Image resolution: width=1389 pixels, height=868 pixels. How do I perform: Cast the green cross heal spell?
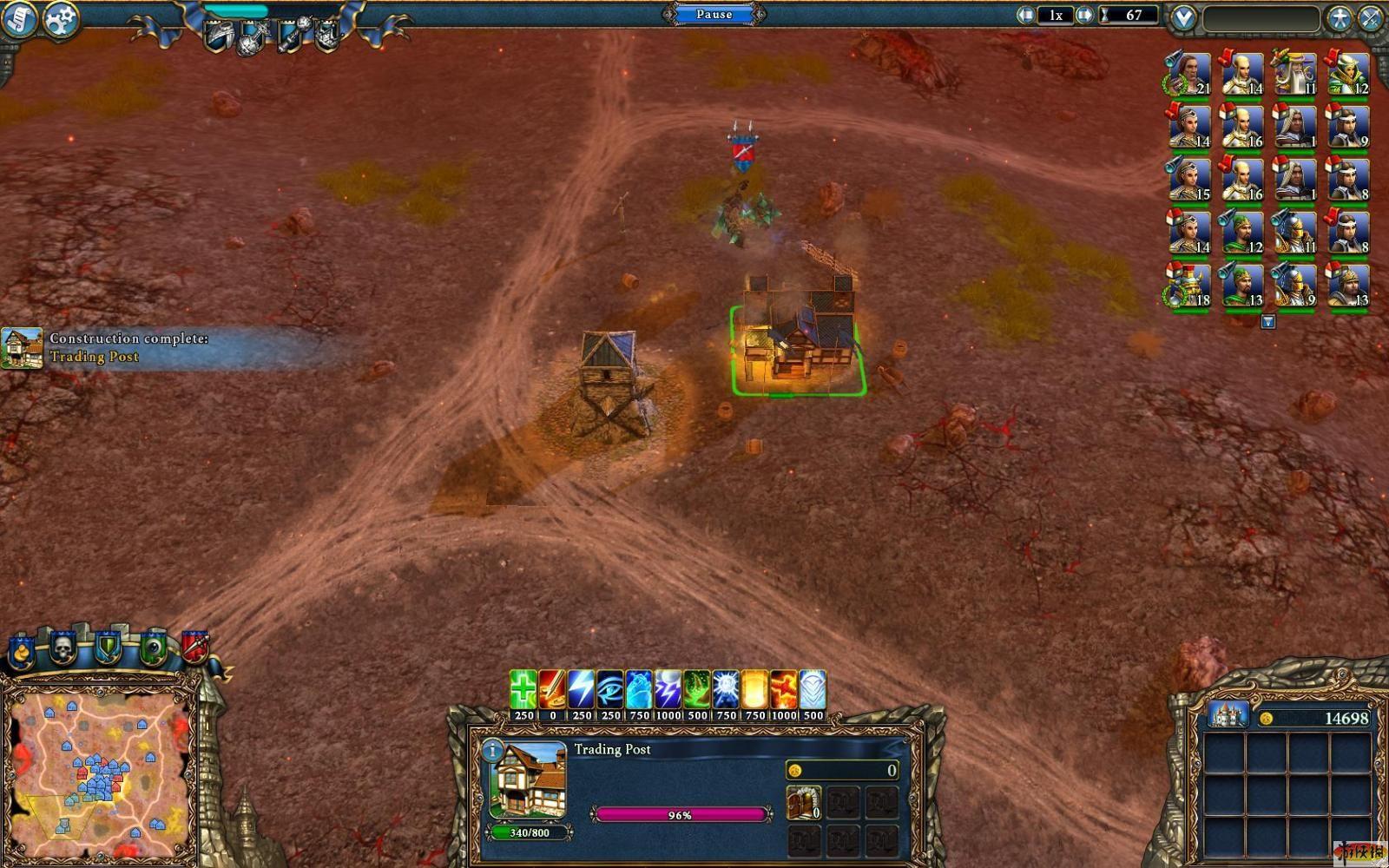[x=523, y=690]
